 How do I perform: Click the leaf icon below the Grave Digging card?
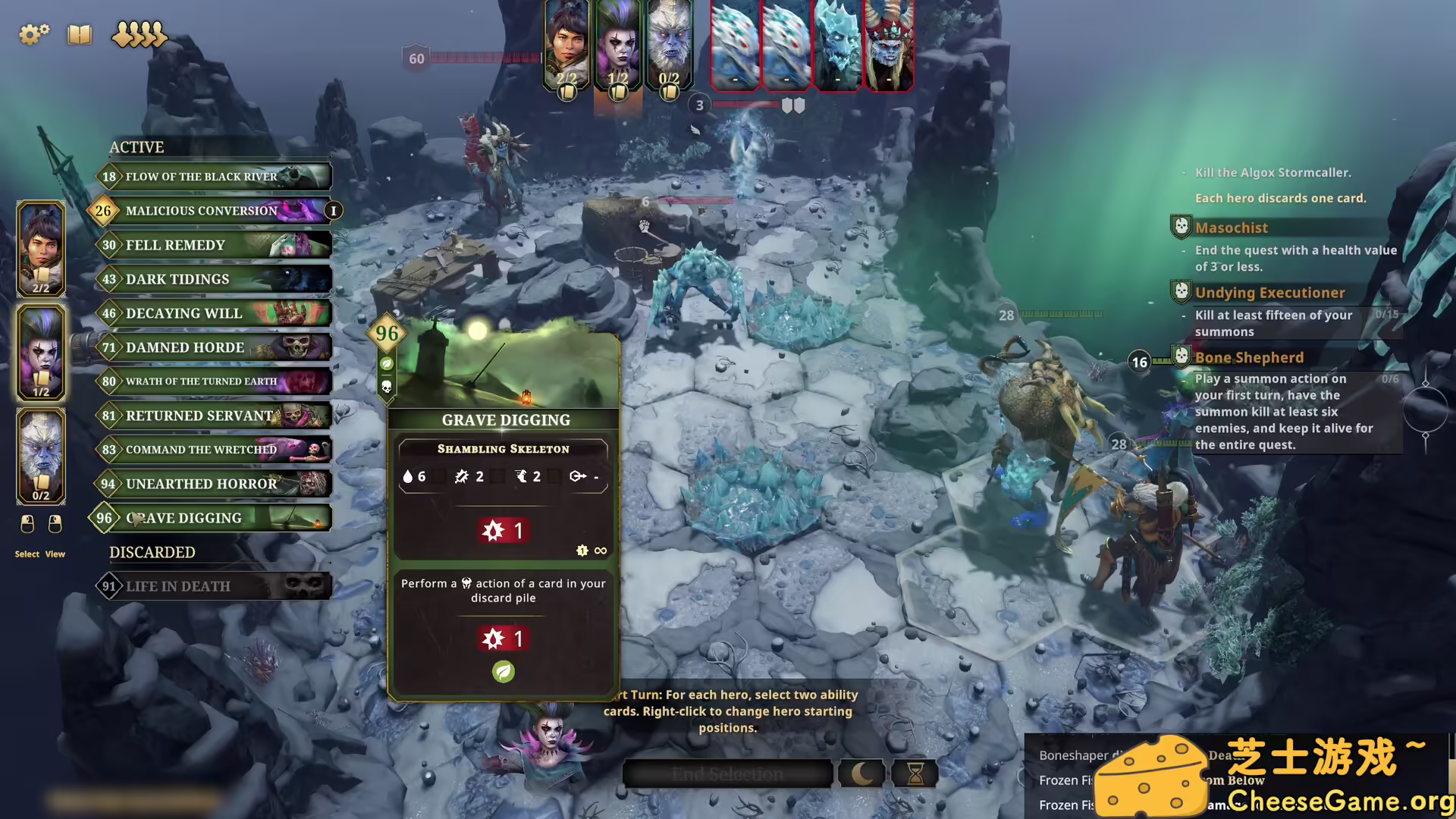tap(503, 672)
